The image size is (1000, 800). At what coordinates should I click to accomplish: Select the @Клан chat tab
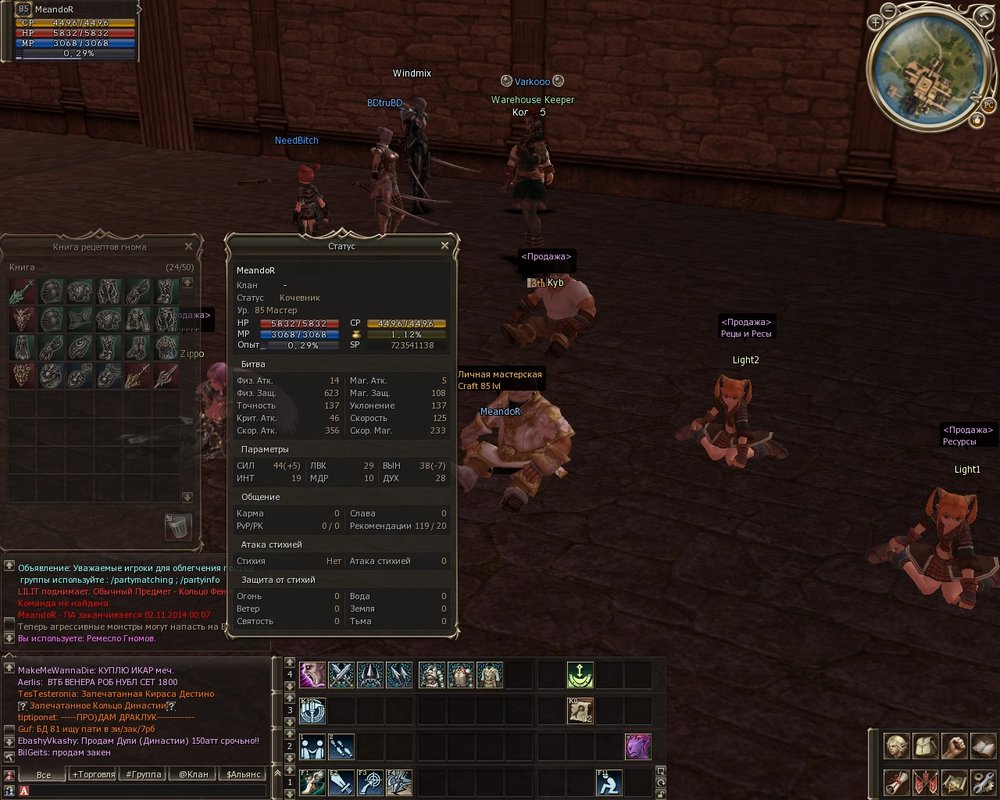(193, 774)
